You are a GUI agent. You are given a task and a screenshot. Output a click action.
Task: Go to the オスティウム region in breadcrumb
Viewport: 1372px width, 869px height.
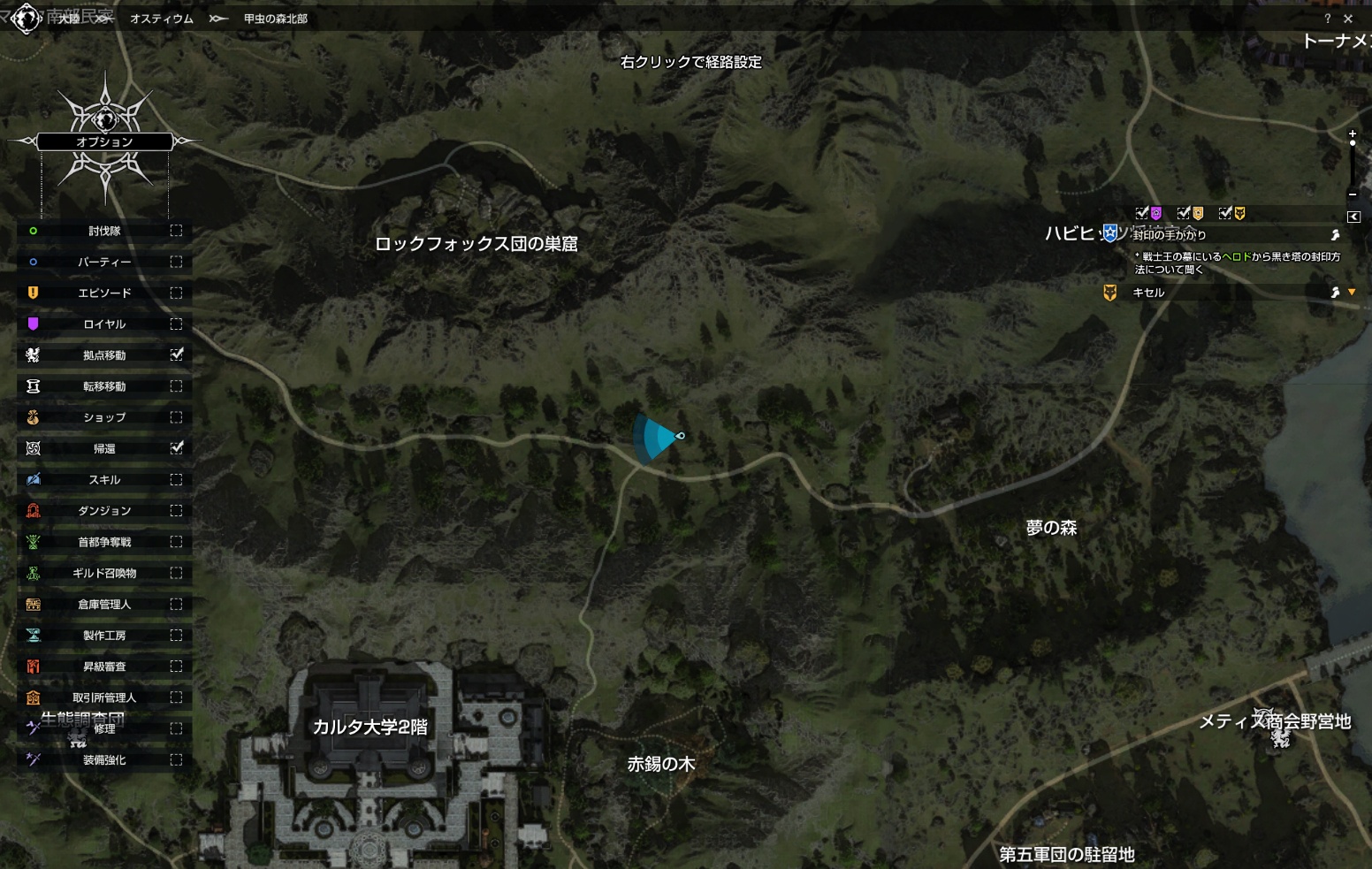point(161,19)
